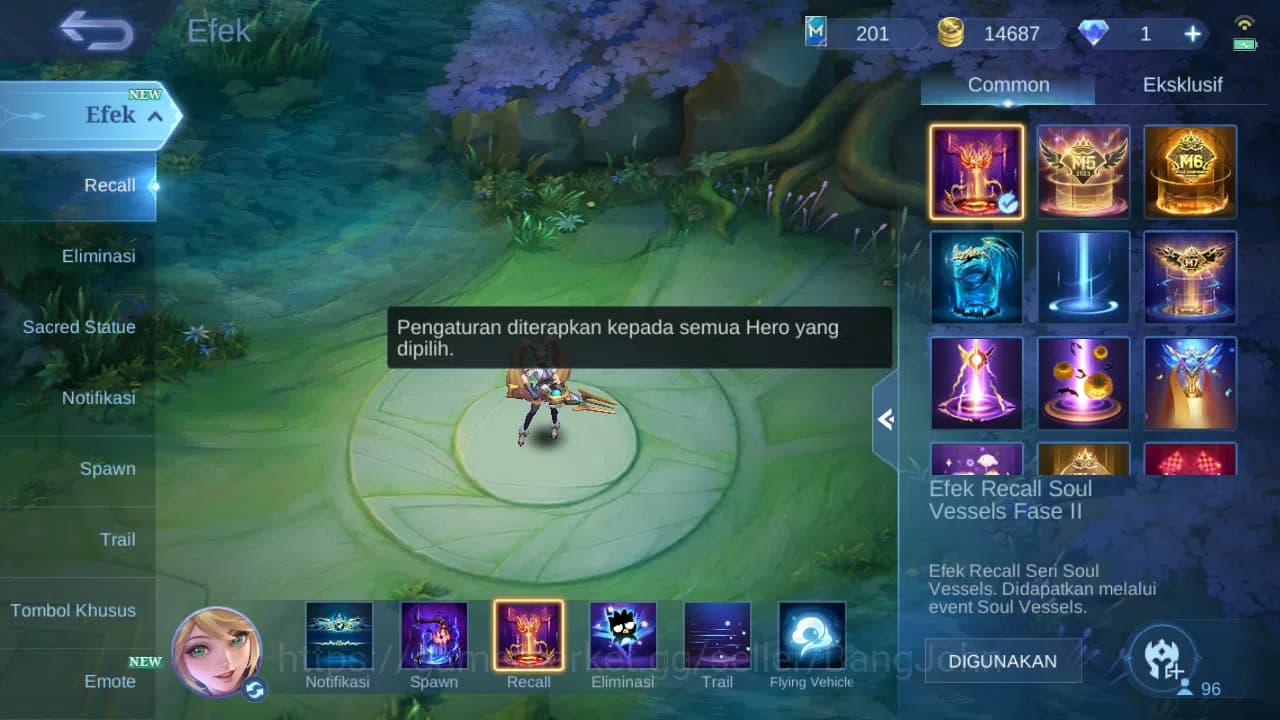Select the M6 recall effect thumbnail
The width and height of the screenshot is (1280, 720).
[1190, 171]
